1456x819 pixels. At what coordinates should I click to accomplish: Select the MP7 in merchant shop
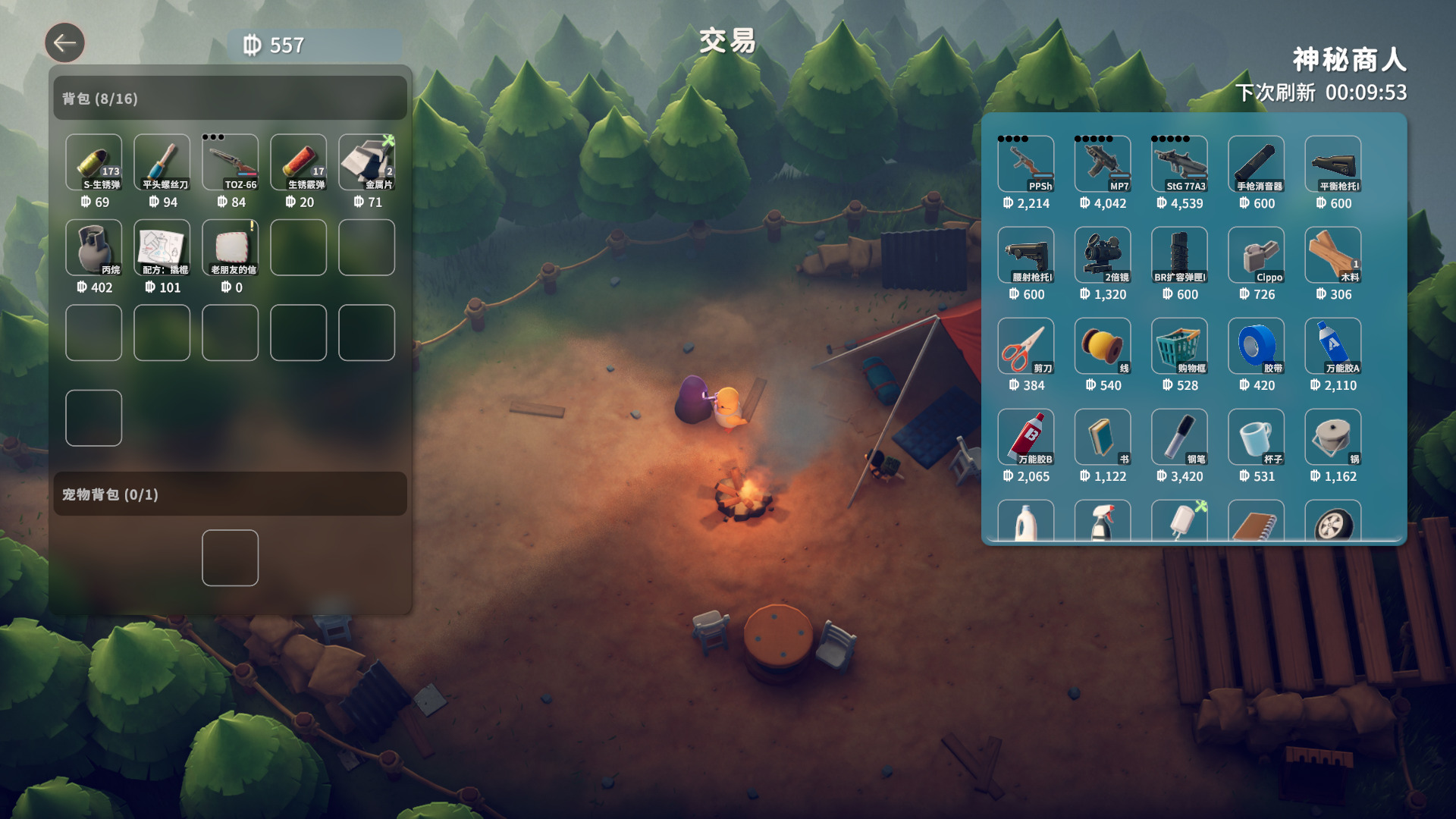click(x=1102, y=164)
